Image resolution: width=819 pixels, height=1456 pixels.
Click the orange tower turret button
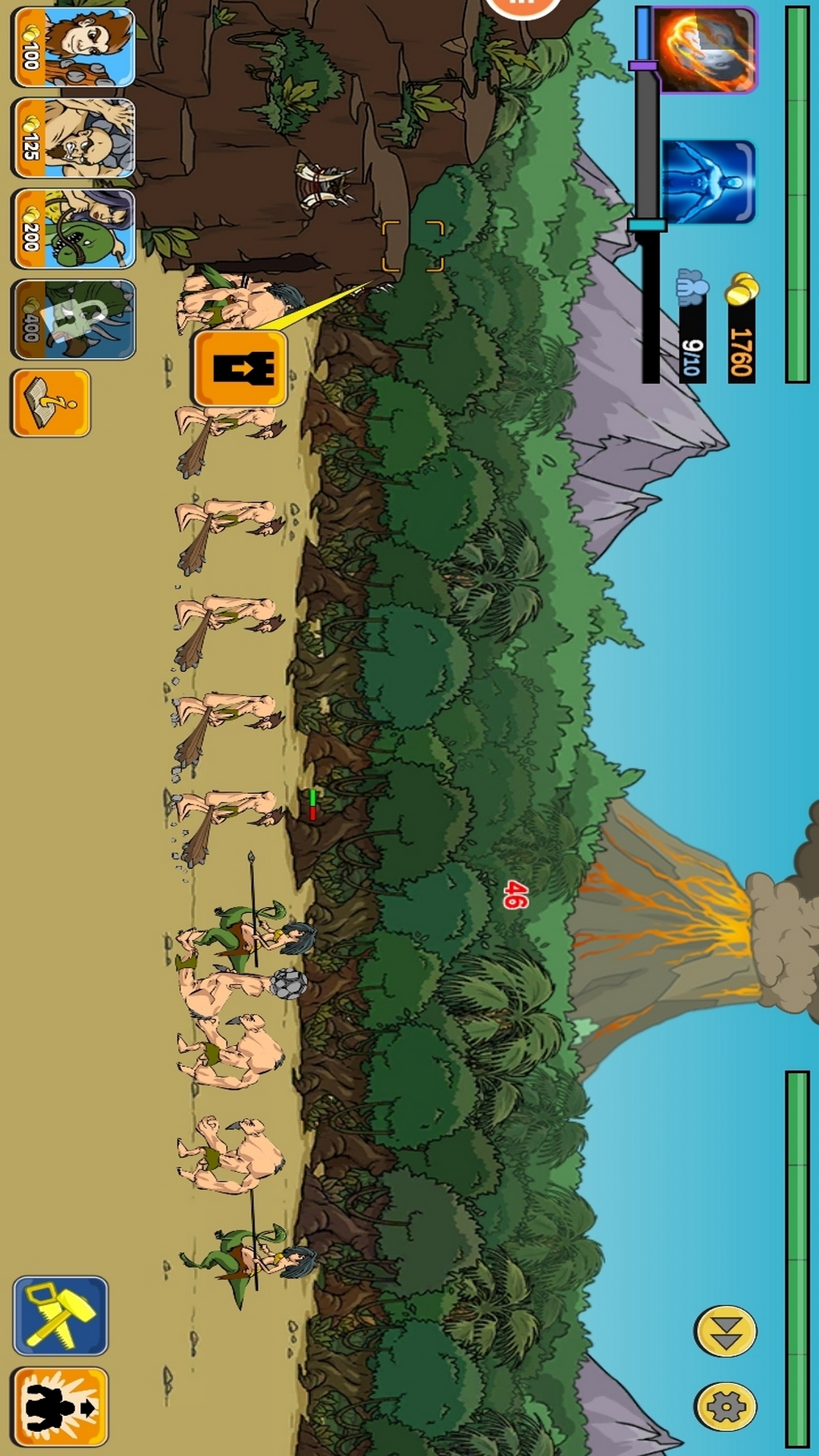(x=240, y=369)
